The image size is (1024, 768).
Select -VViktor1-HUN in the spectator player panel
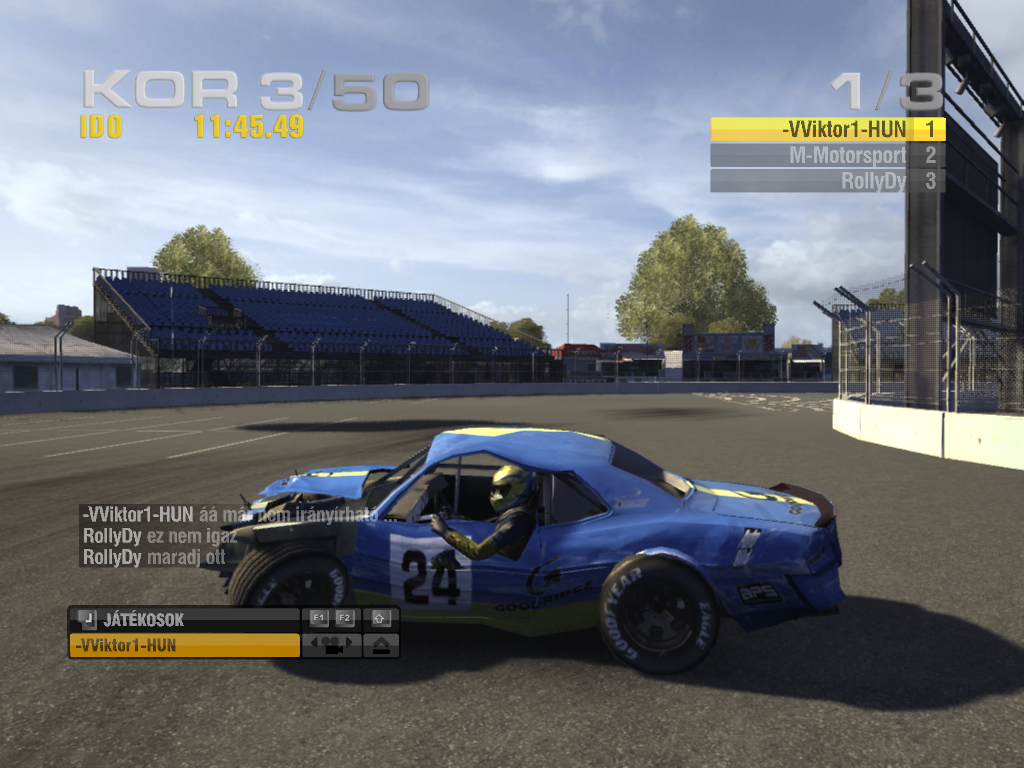point(184,646)
